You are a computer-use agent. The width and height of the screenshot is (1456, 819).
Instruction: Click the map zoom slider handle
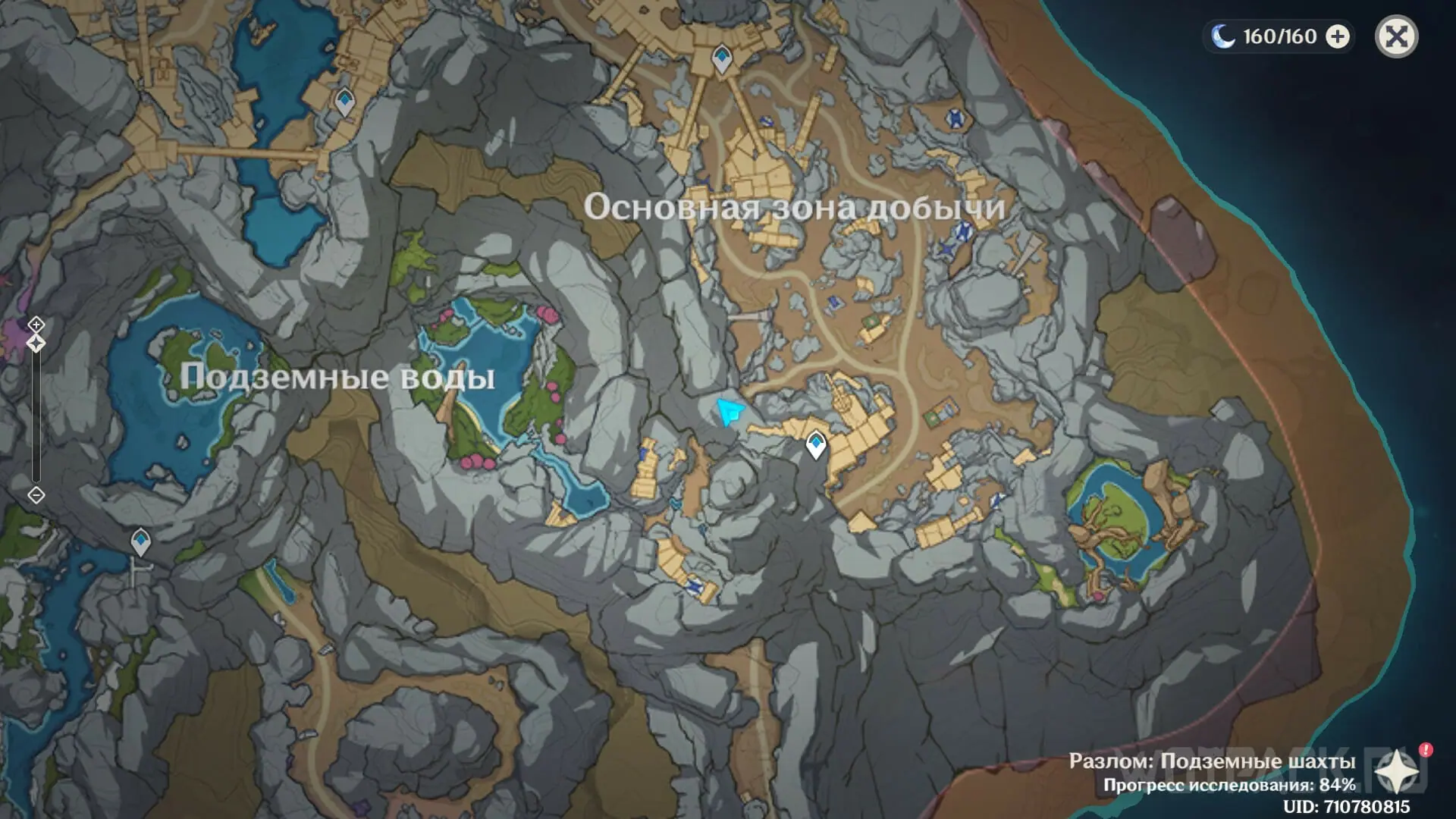[36, 344]
